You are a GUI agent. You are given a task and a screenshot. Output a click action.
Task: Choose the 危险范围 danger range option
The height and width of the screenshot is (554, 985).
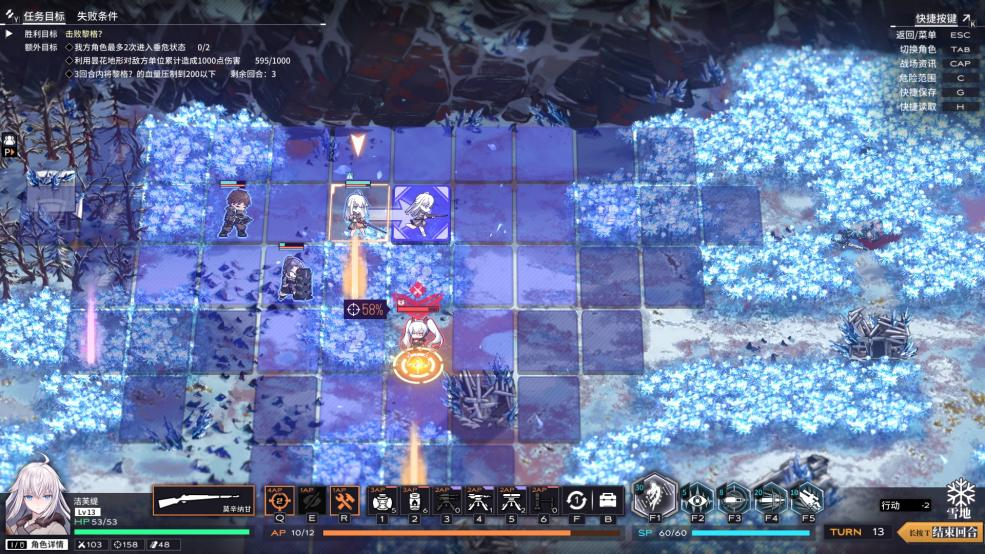tap(916, 78)
